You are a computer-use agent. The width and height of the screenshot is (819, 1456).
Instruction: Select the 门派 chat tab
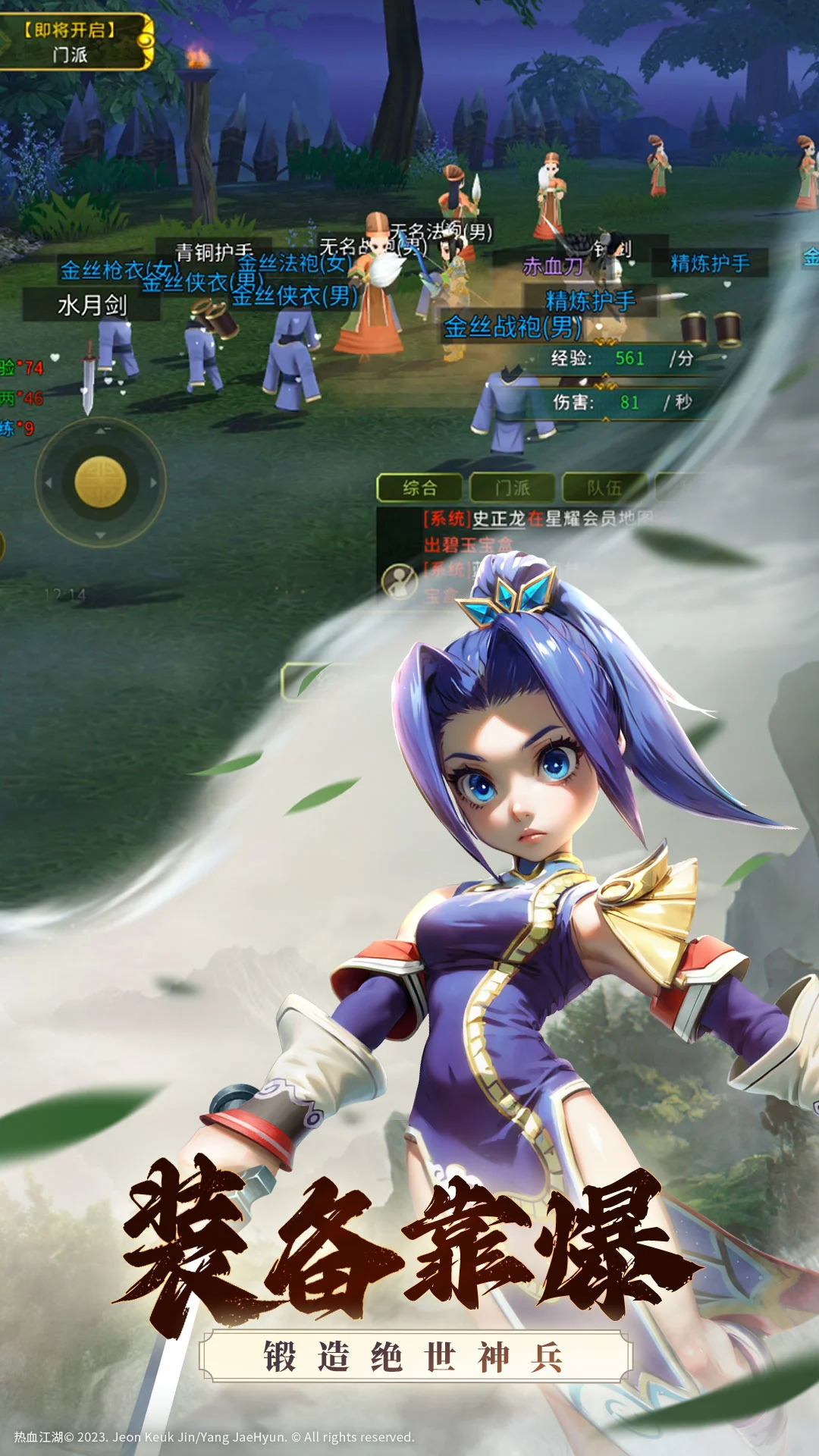pos(513,488)
